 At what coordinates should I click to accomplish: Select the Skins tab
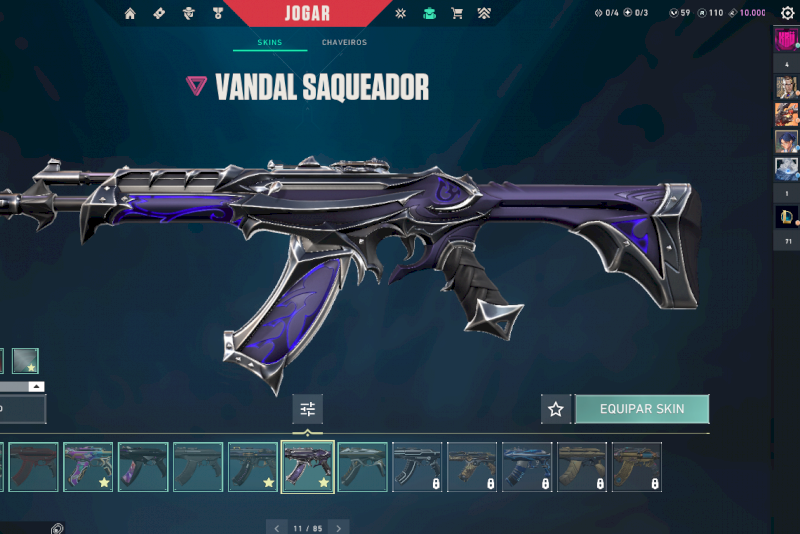click(269, 43)
